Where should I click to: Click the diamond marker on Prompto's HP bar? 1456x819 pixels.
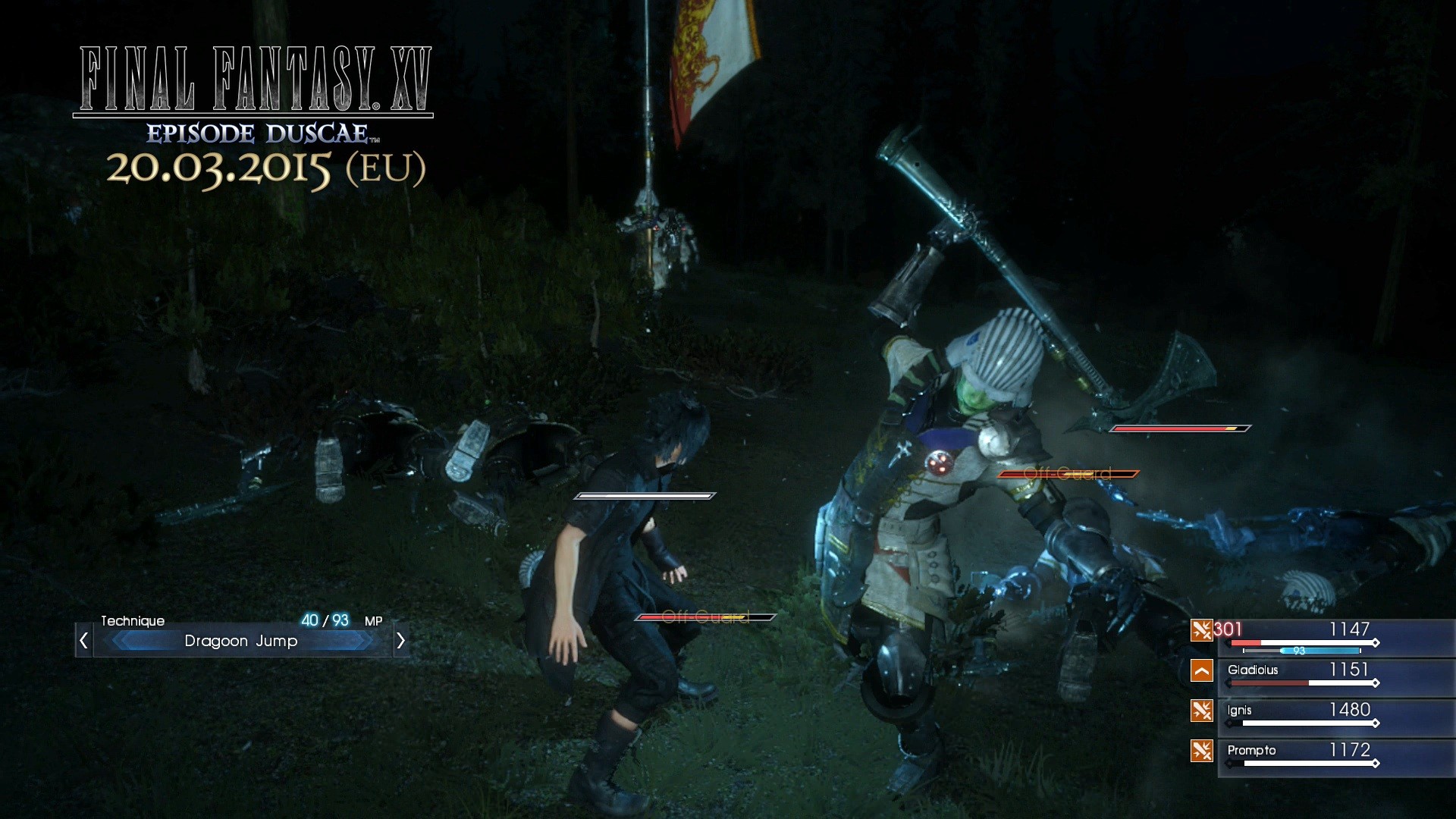(x=1374, y=761)
